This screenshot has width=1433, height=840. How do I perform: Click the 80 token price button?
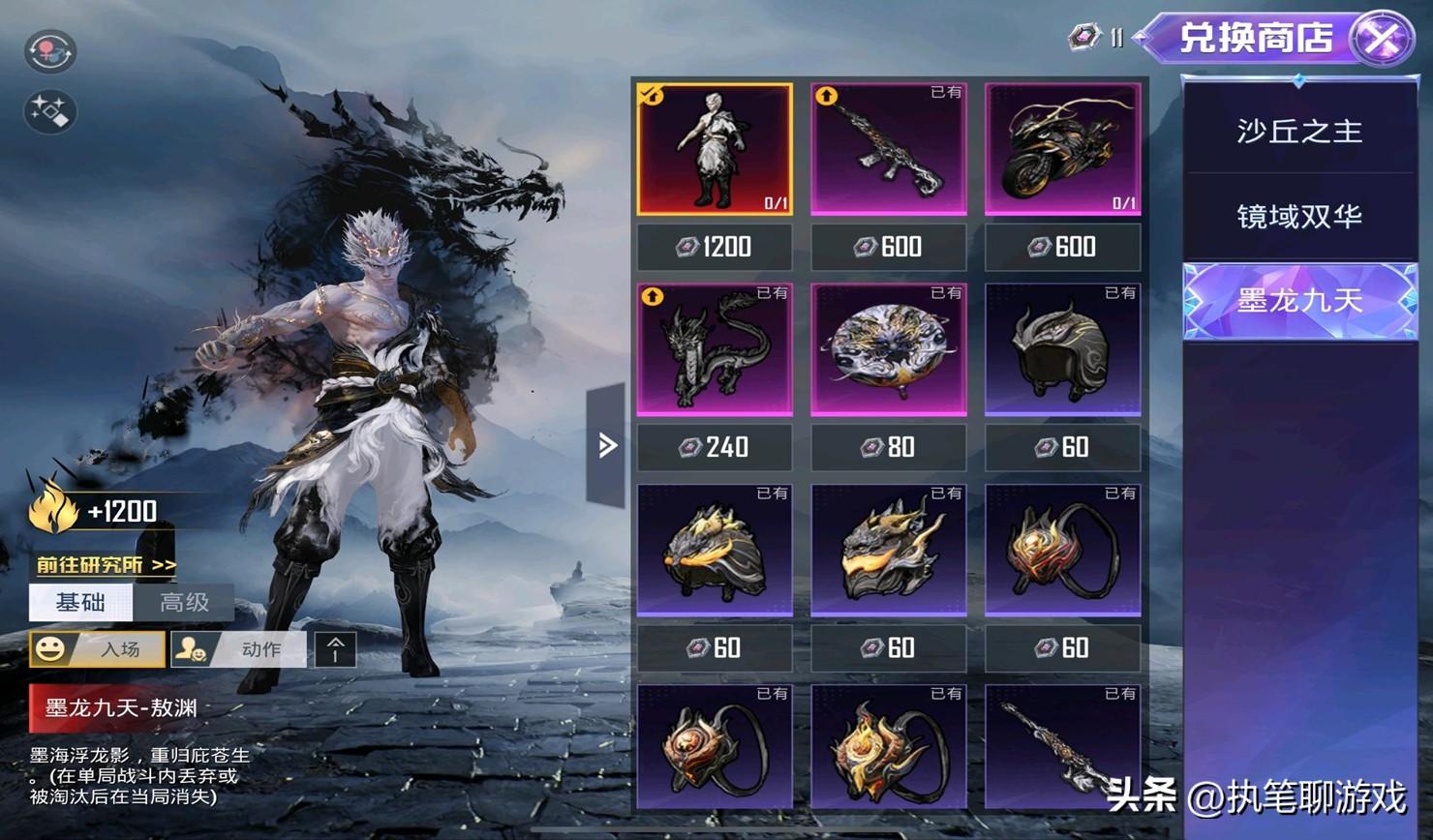[x=888, y=447]
